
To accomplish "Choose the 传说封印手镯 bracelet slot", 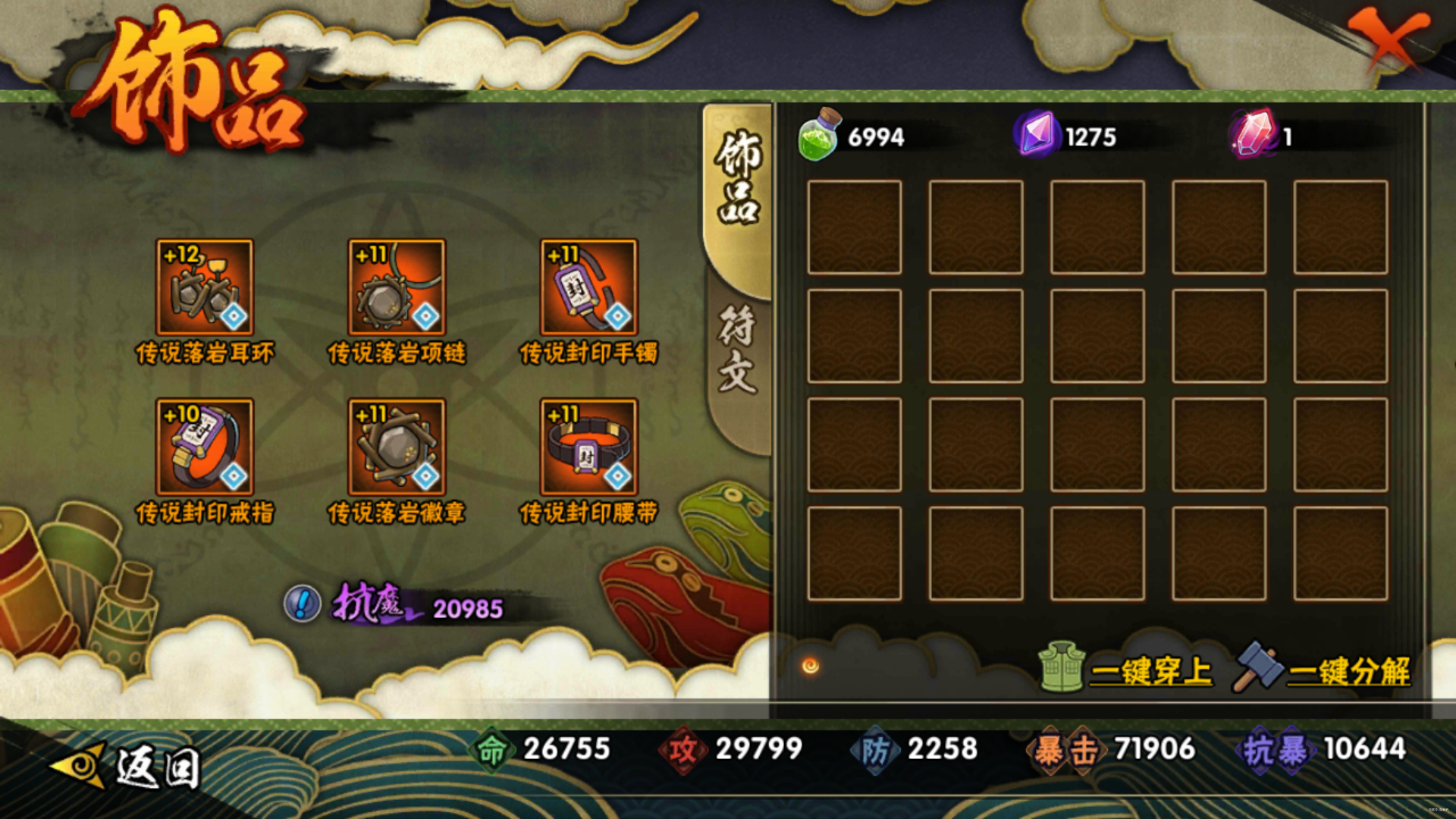I will (x=588, y=287).
